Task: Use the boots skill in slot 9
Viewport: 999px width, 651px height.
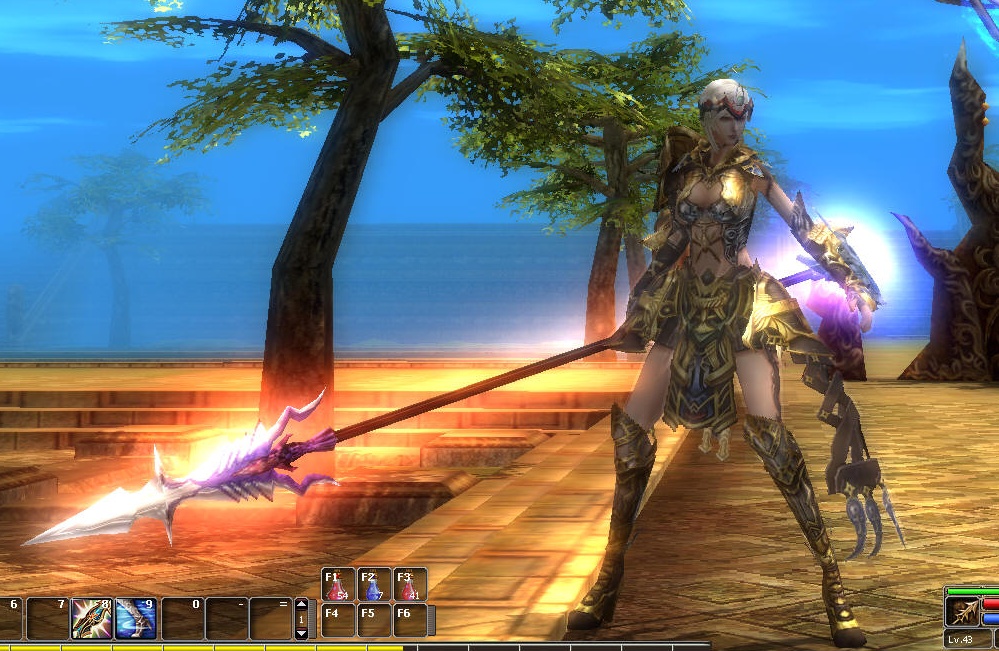Action: click(135, 619)
